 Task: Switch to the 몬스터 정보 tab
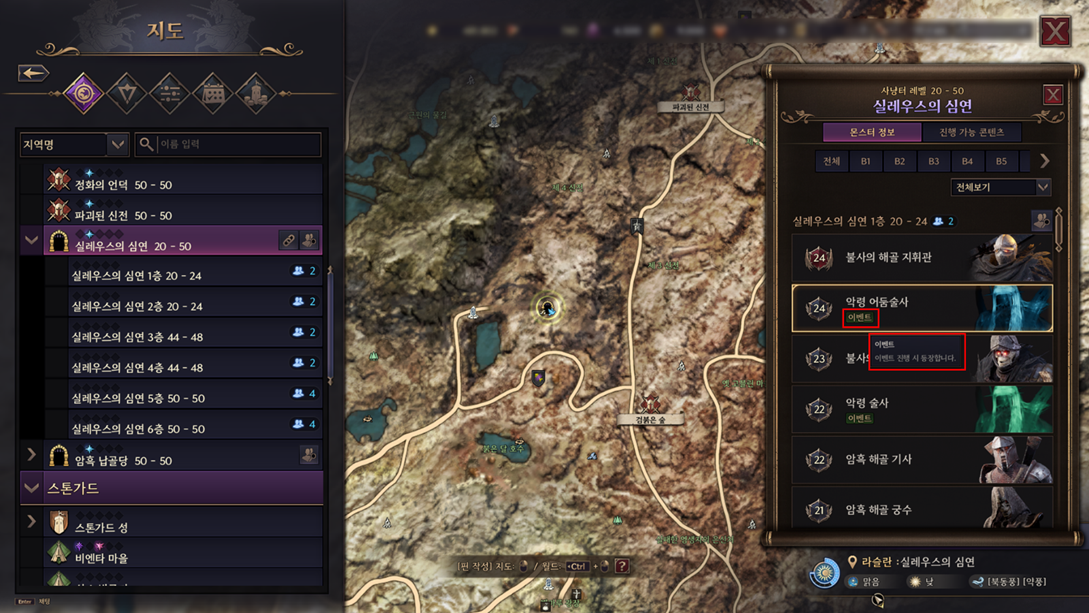[871, 132]
